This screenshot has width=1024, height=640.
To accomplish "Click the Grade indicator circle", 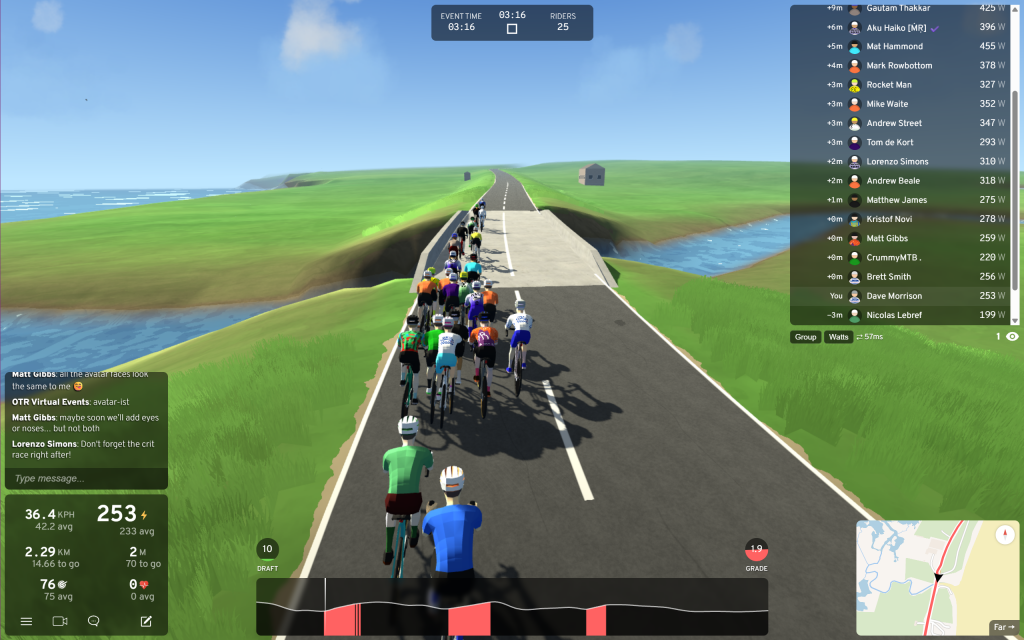I will 756,549.
